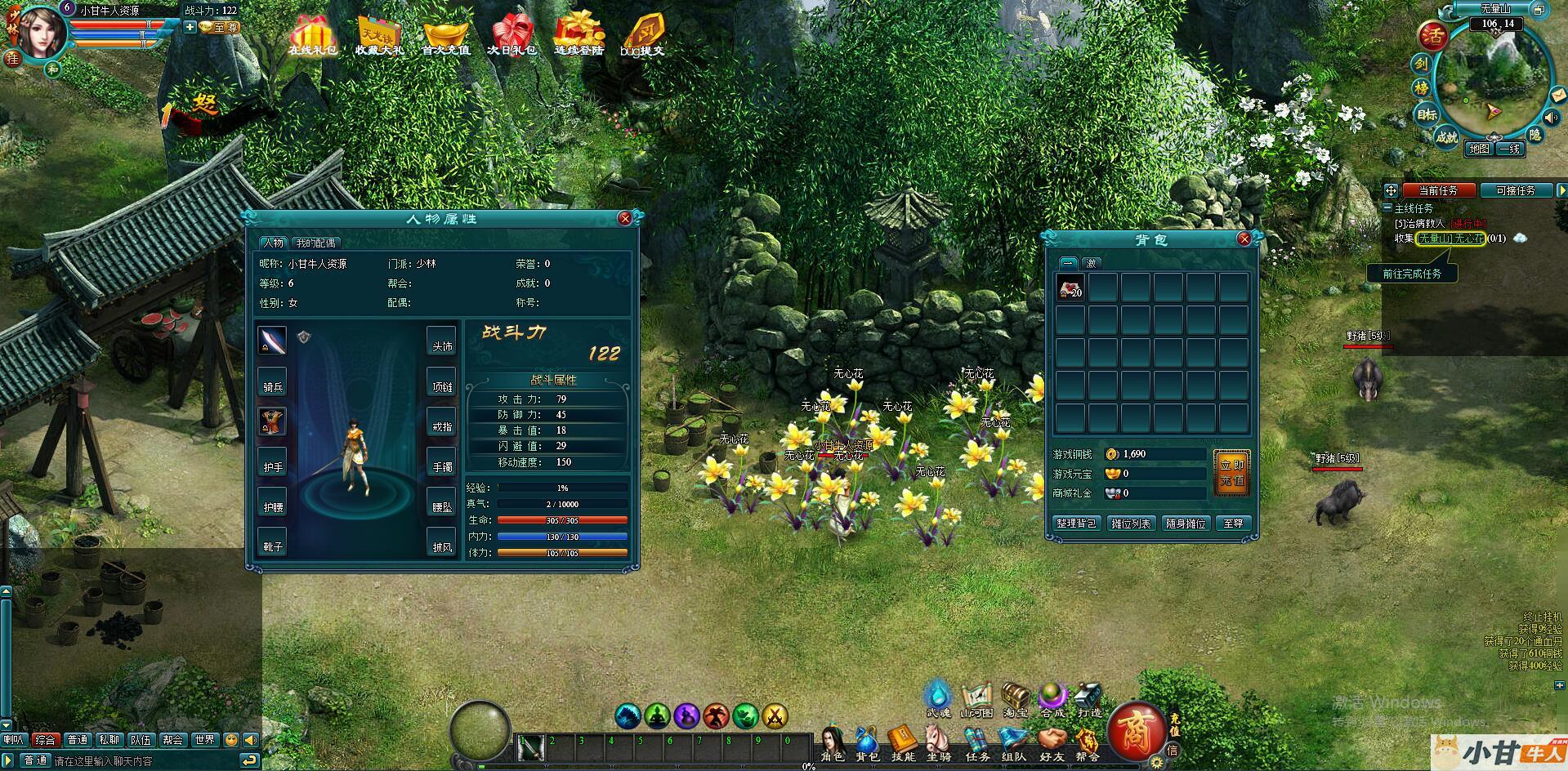Open the 技能 skills book
Viewport: 1568px width, 771px height.
tap(903, 742)
